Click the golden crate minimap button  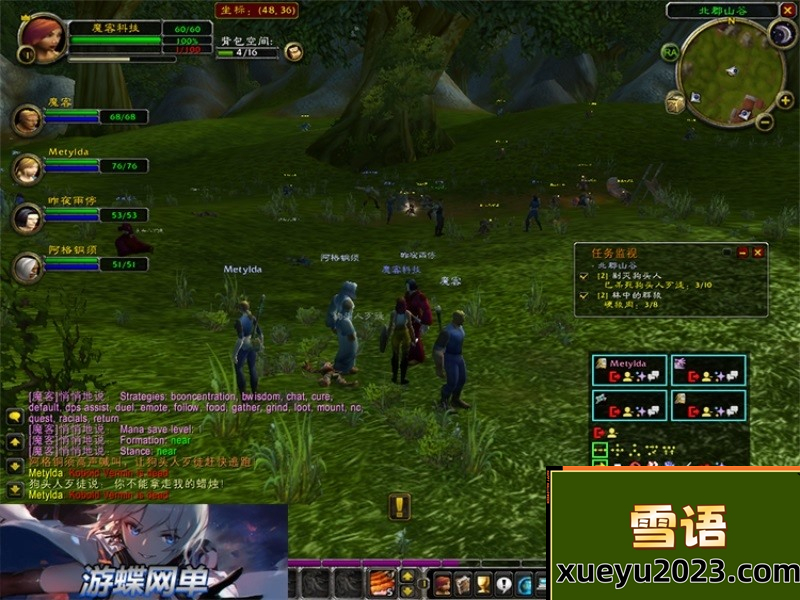pos(676,102)
